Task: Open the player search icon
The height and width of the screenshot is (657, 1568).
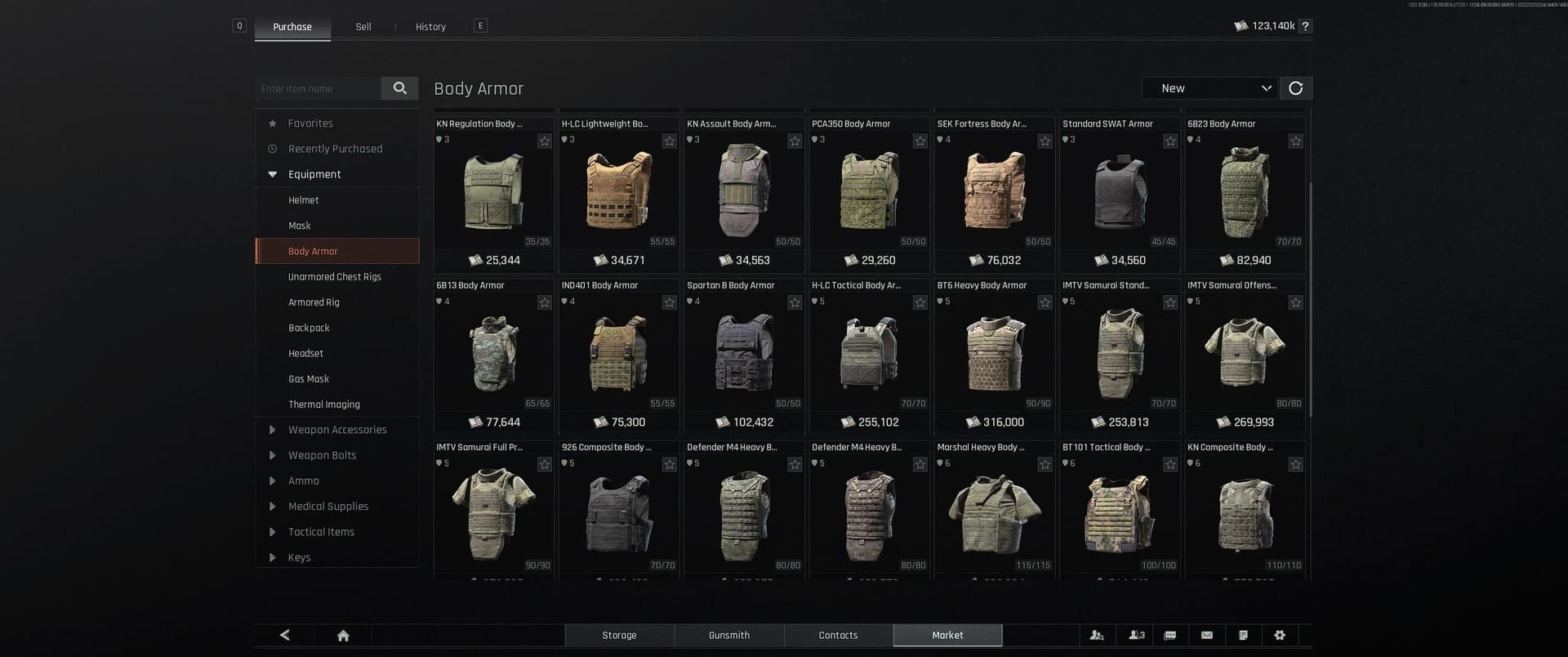Action: point(1097,635)
